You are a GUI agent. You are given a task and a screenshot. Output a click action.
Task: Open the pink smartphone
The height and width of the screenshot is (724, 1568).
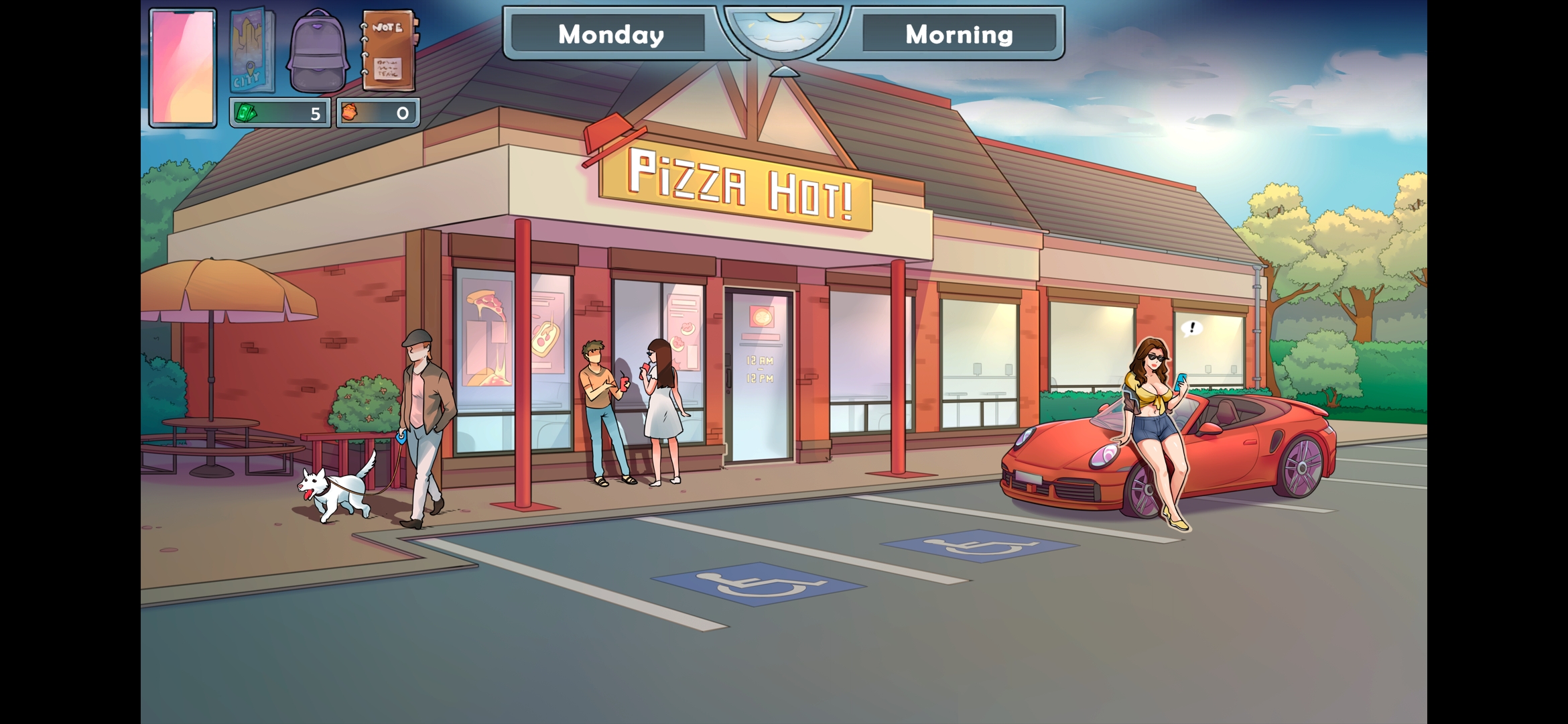click(183, 67)
